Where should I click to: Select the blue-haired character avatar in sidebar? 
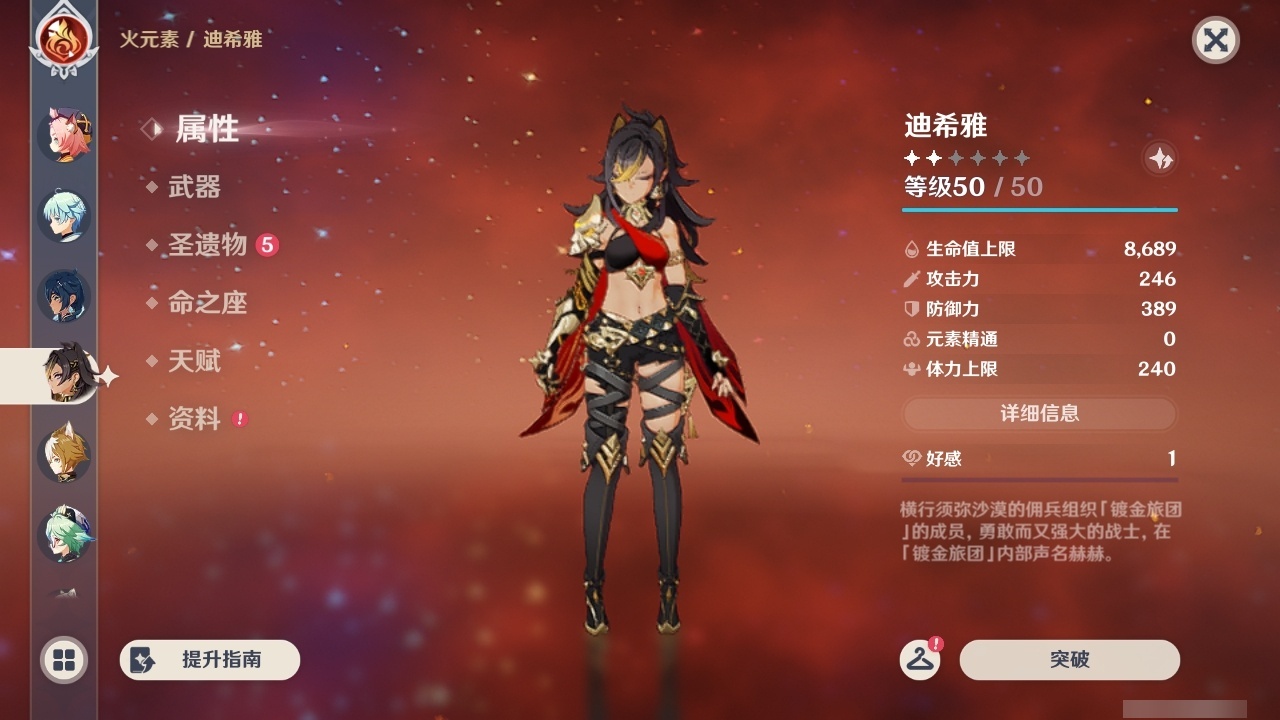click(x=64, y=215)
